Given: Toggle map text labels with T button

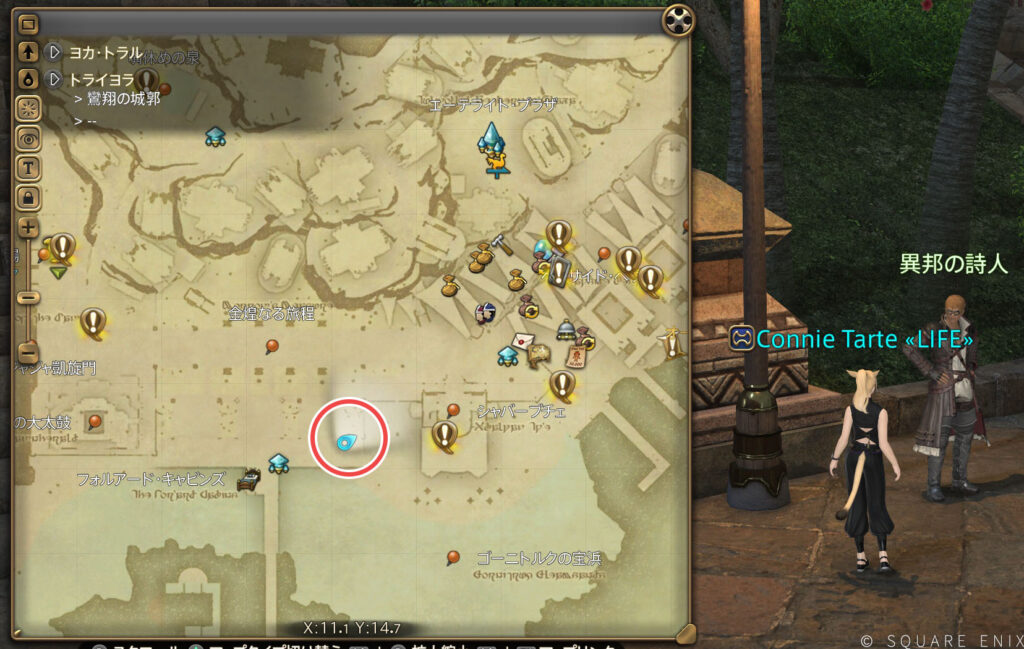Looking at the screenshot, I should pyautogui.click(x=28, y=167).
